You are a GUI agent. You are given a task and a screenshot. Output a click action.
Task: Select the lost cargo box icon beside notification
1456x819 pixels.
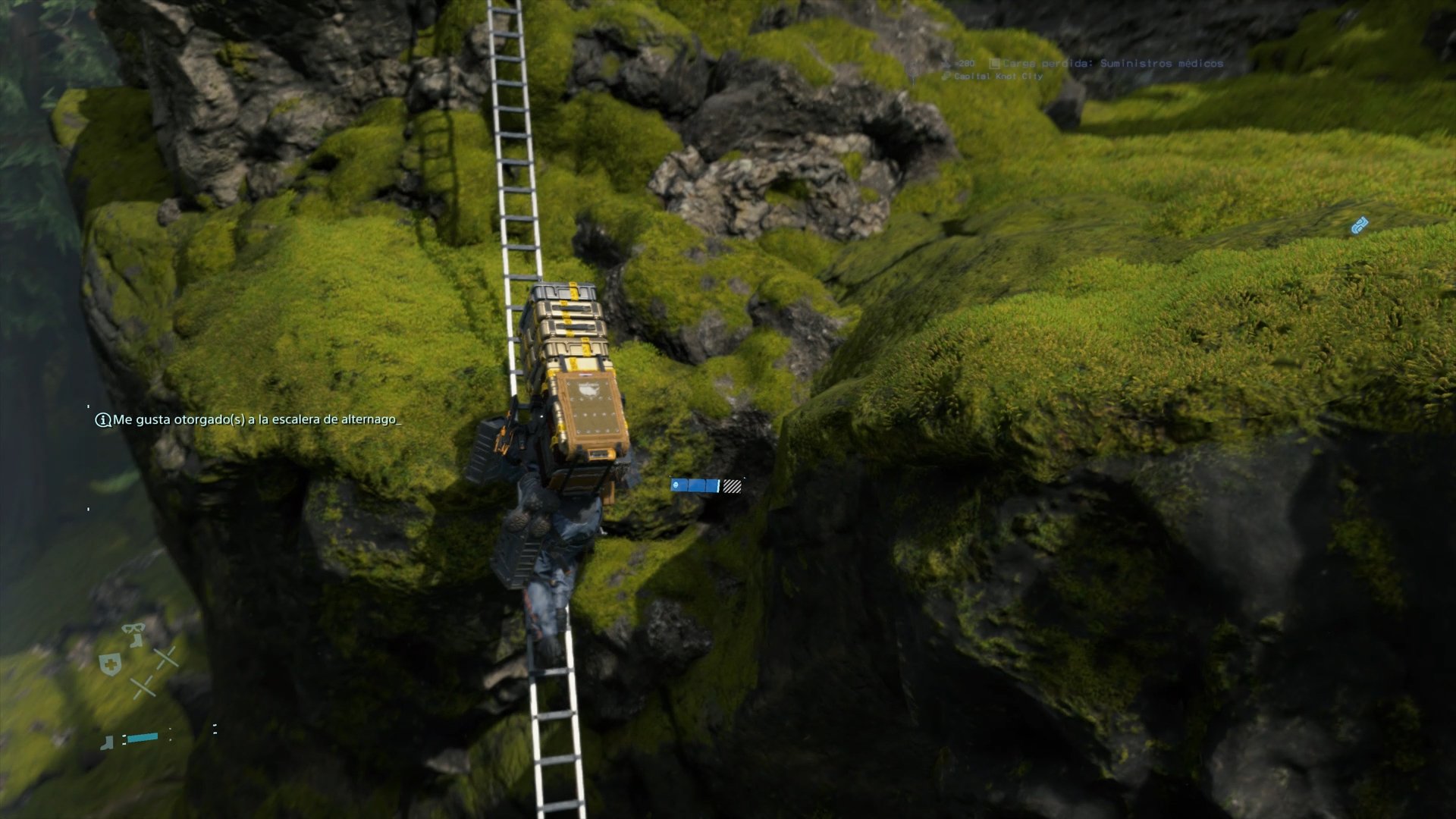pos(995,64)
